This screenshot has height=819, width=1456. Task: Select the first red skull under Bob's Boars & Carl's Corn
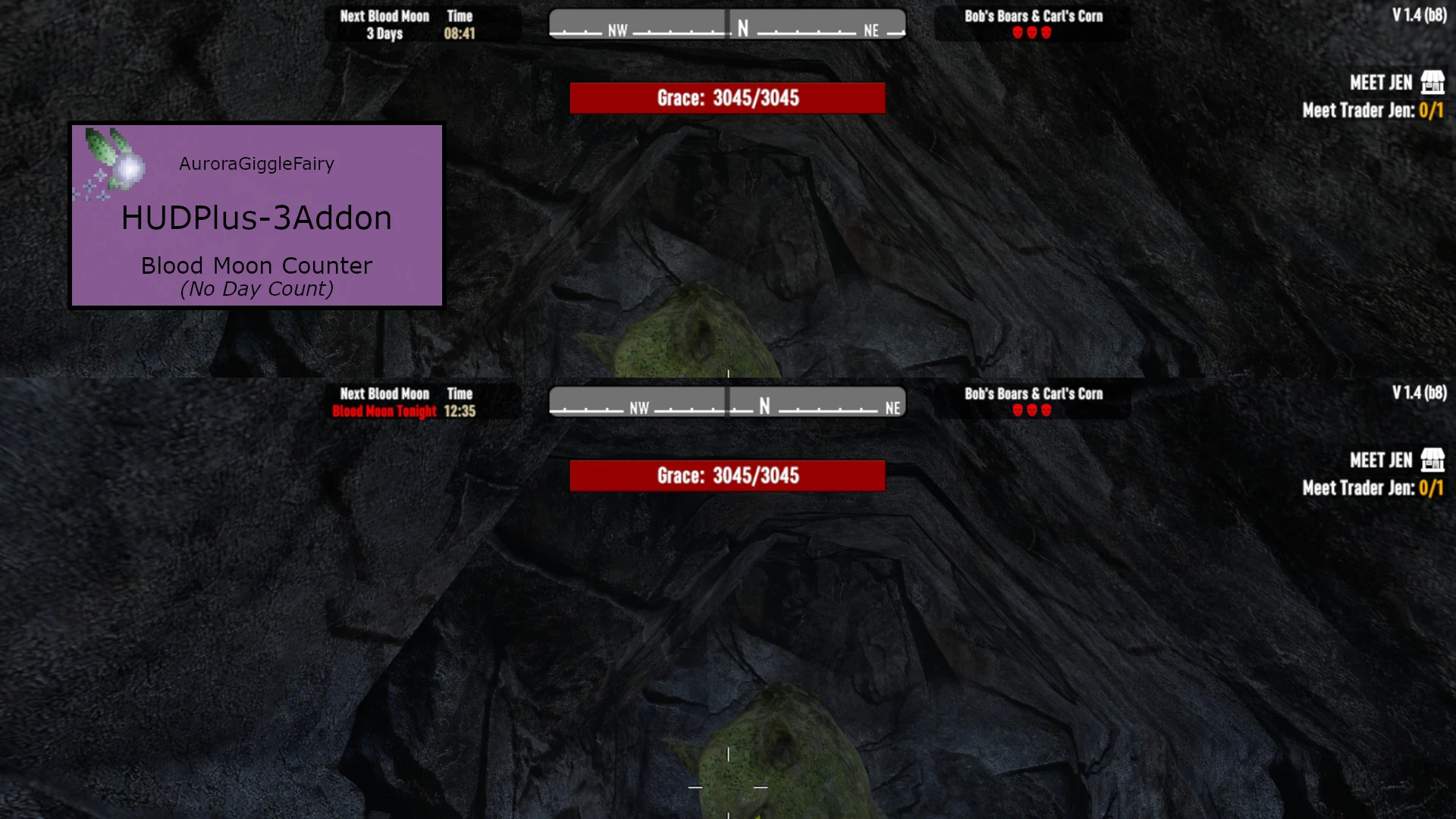pyautogui.click(x=1016, y=33)
